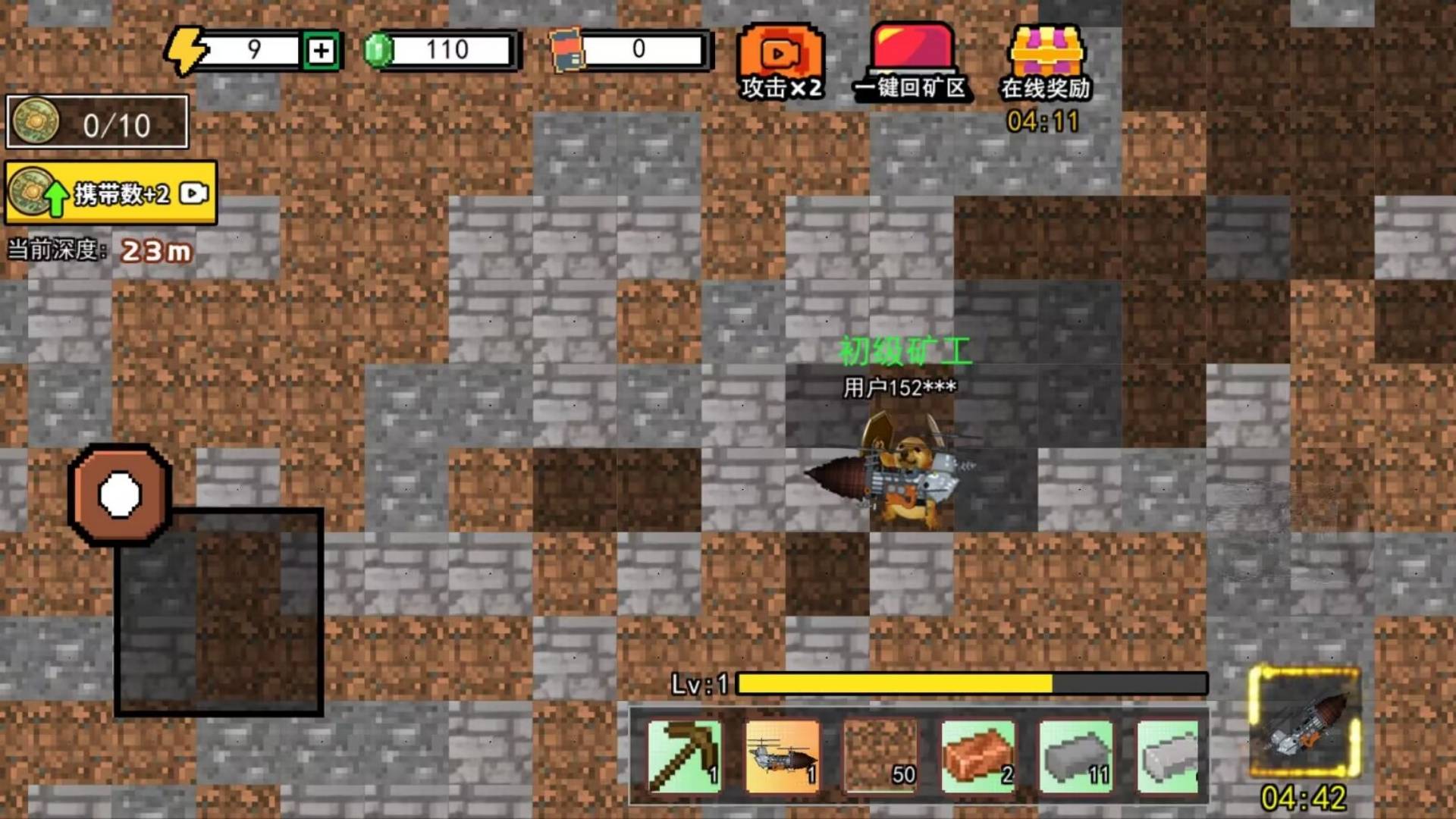Claim the carry count +2 video bonus
This screenshot has height=819, width=1456.
[111, 193]
